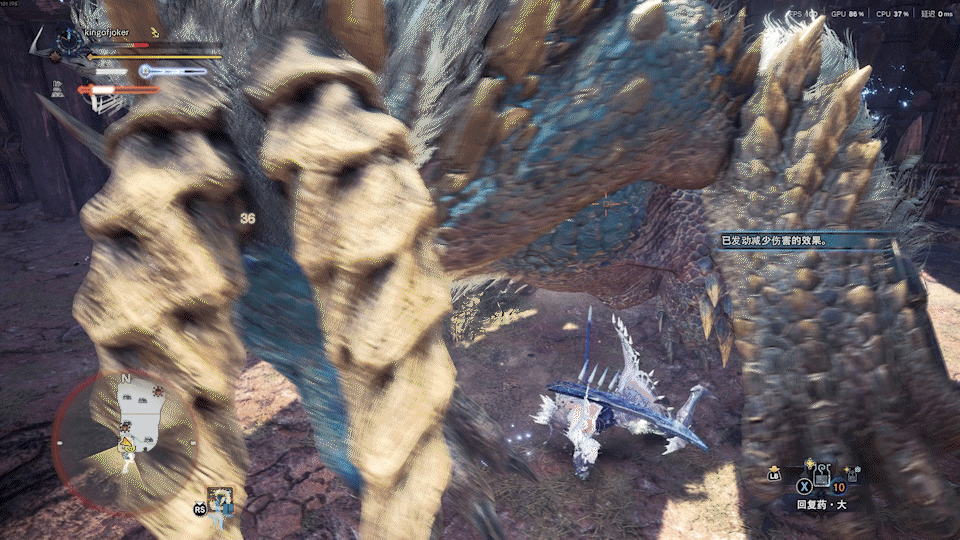Viewport: 960px width, 540px height.
Task: Click the player name kingofjoker
Action: [108, 33]
